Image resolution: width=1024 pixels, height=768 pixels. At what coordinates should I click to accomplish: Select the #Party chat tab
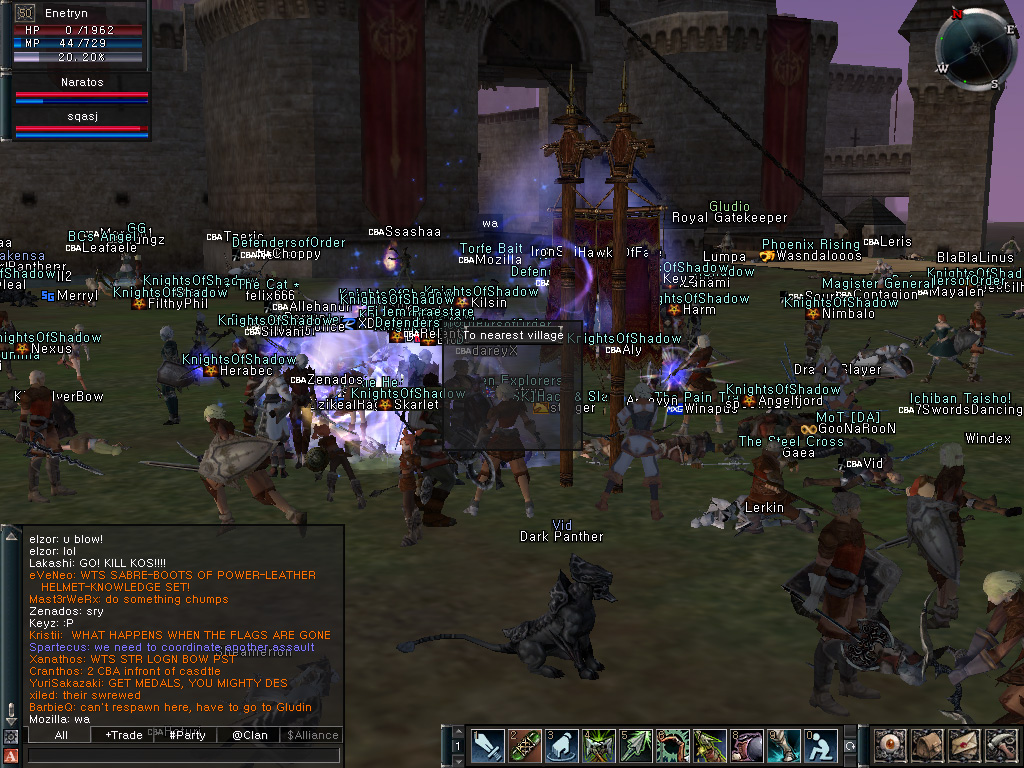(187, 735)
